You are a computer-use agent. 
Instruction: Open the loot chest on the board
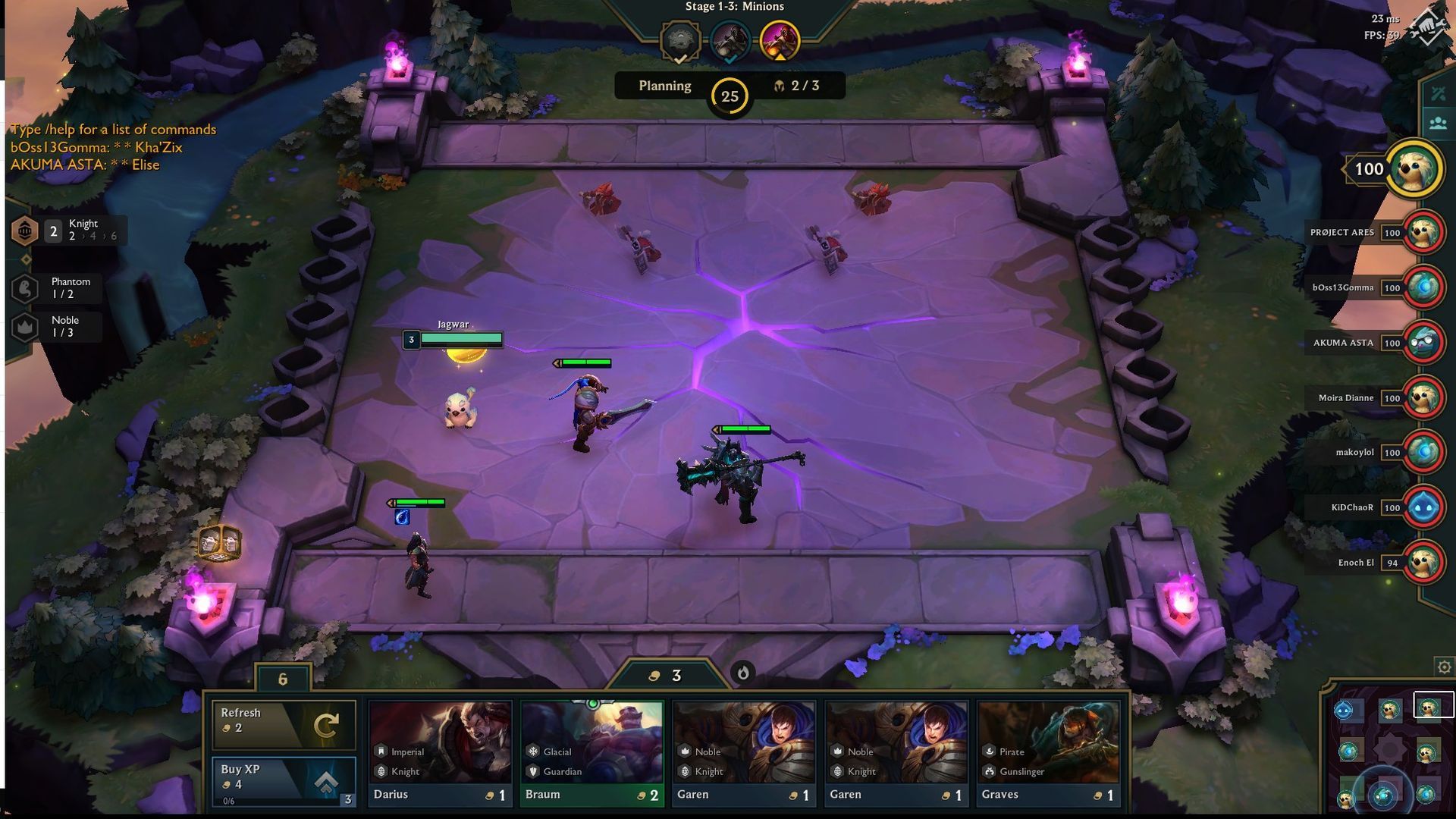(220, 545)
